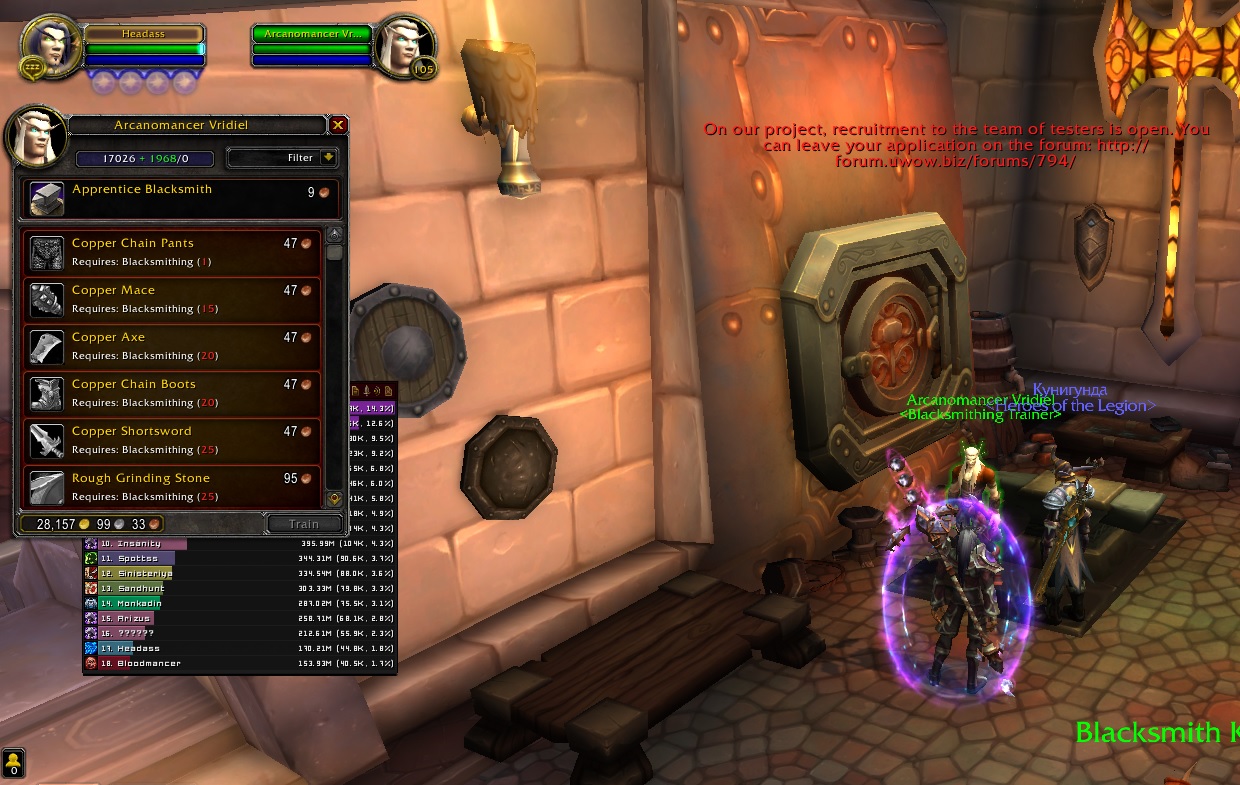
Task: Open the yellow chat bubble button
Action: (x=14, y=763)
